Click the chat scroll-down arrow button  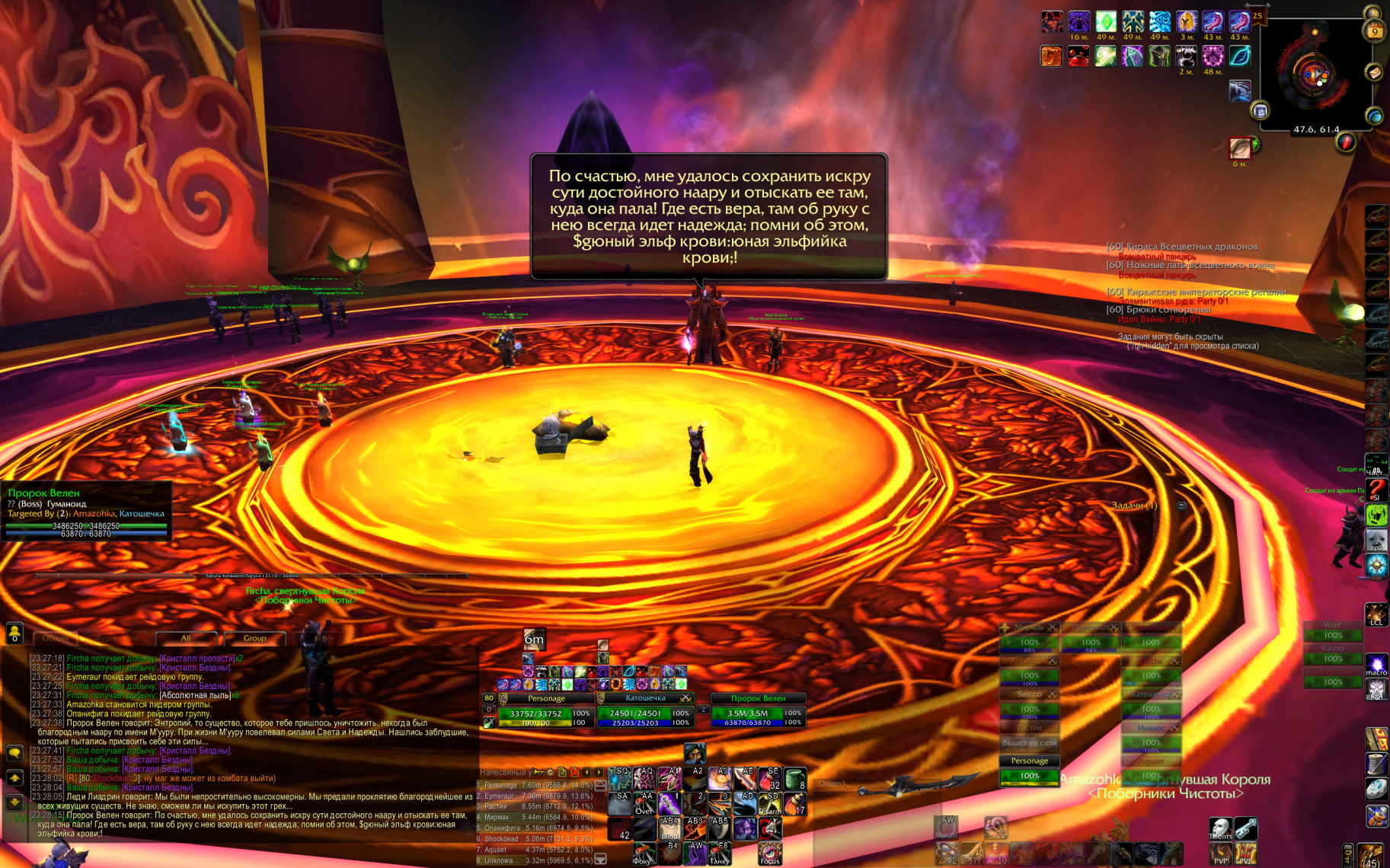14,803
